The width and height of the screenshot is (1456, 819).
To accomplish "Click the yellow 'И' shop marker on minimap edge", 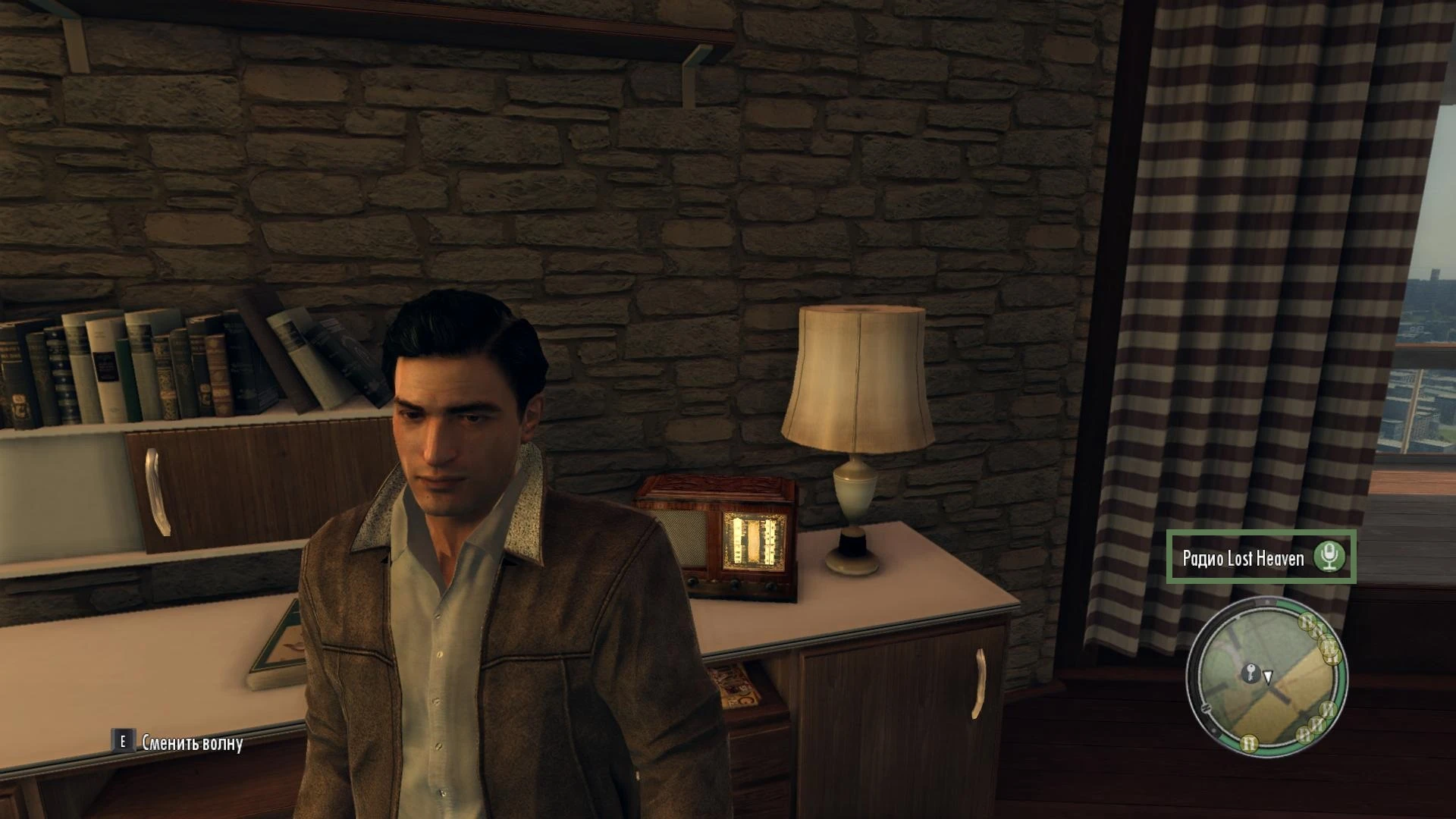I will tap(1327, 710).
